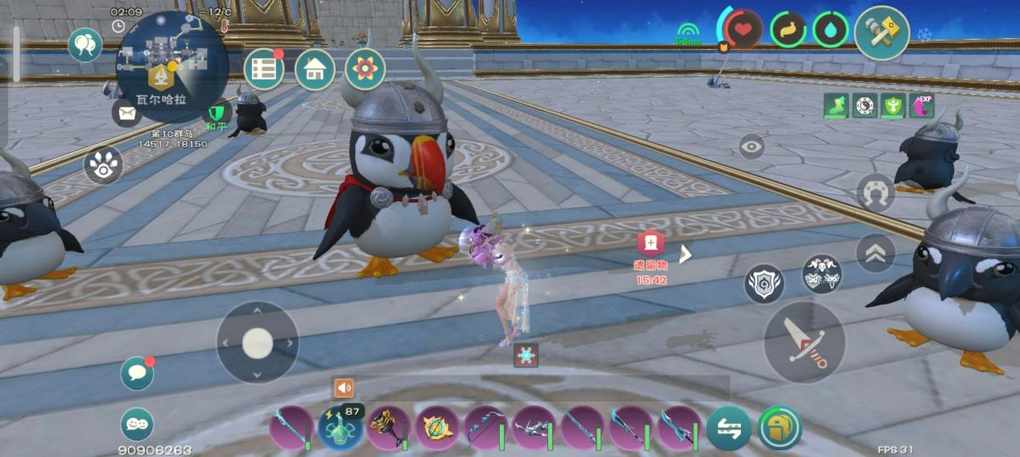Swap hotbar with the arrows button

click(x=729, y=428)
